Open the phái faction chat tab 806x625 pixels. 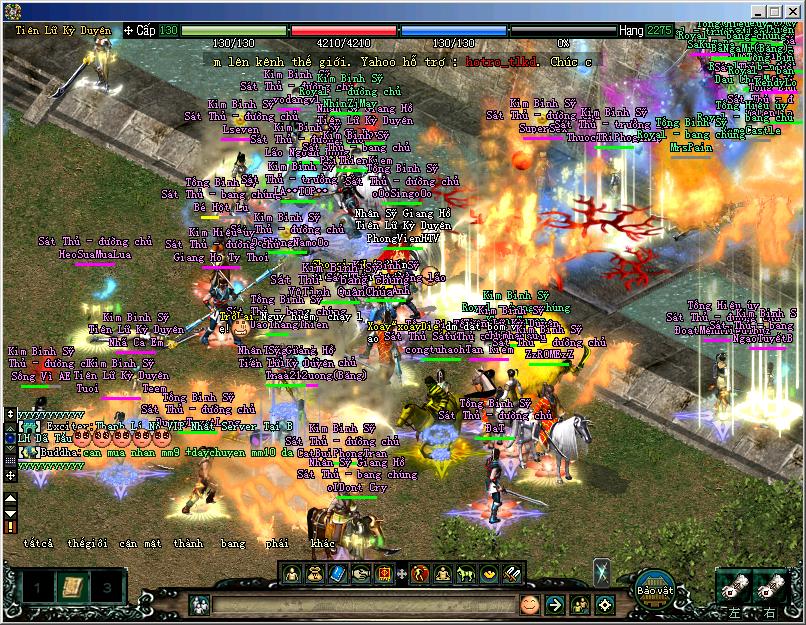[278, 544]
